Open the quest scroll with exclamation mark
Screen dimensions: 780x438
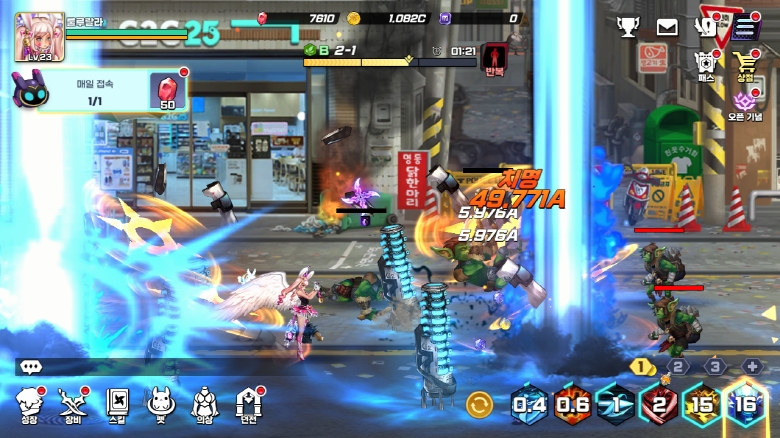pos(706,27)
